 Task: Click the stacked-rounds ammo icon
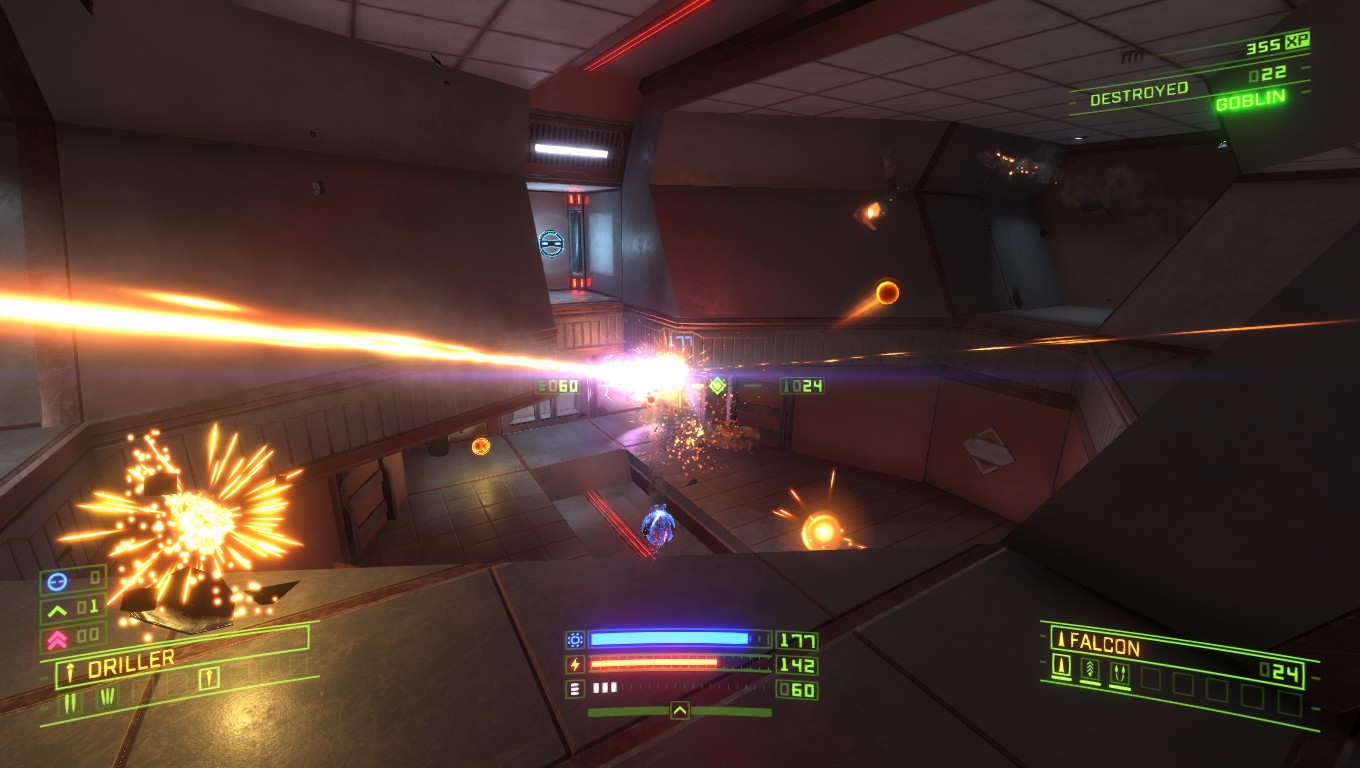[574, 689]
